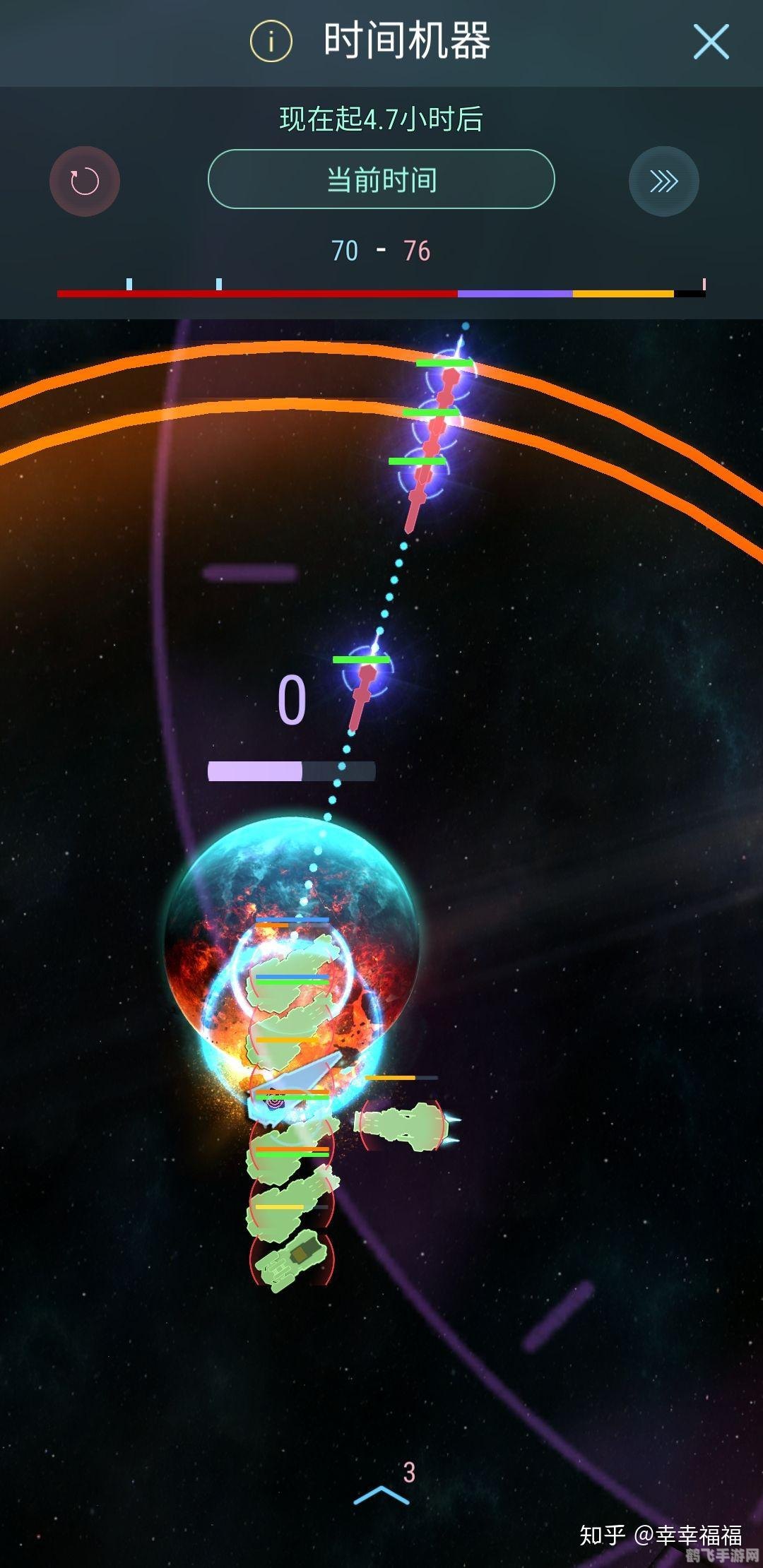
Task: Jump to the yellow timeline segment
Action: pyautogui.click(x=622, y=293)
